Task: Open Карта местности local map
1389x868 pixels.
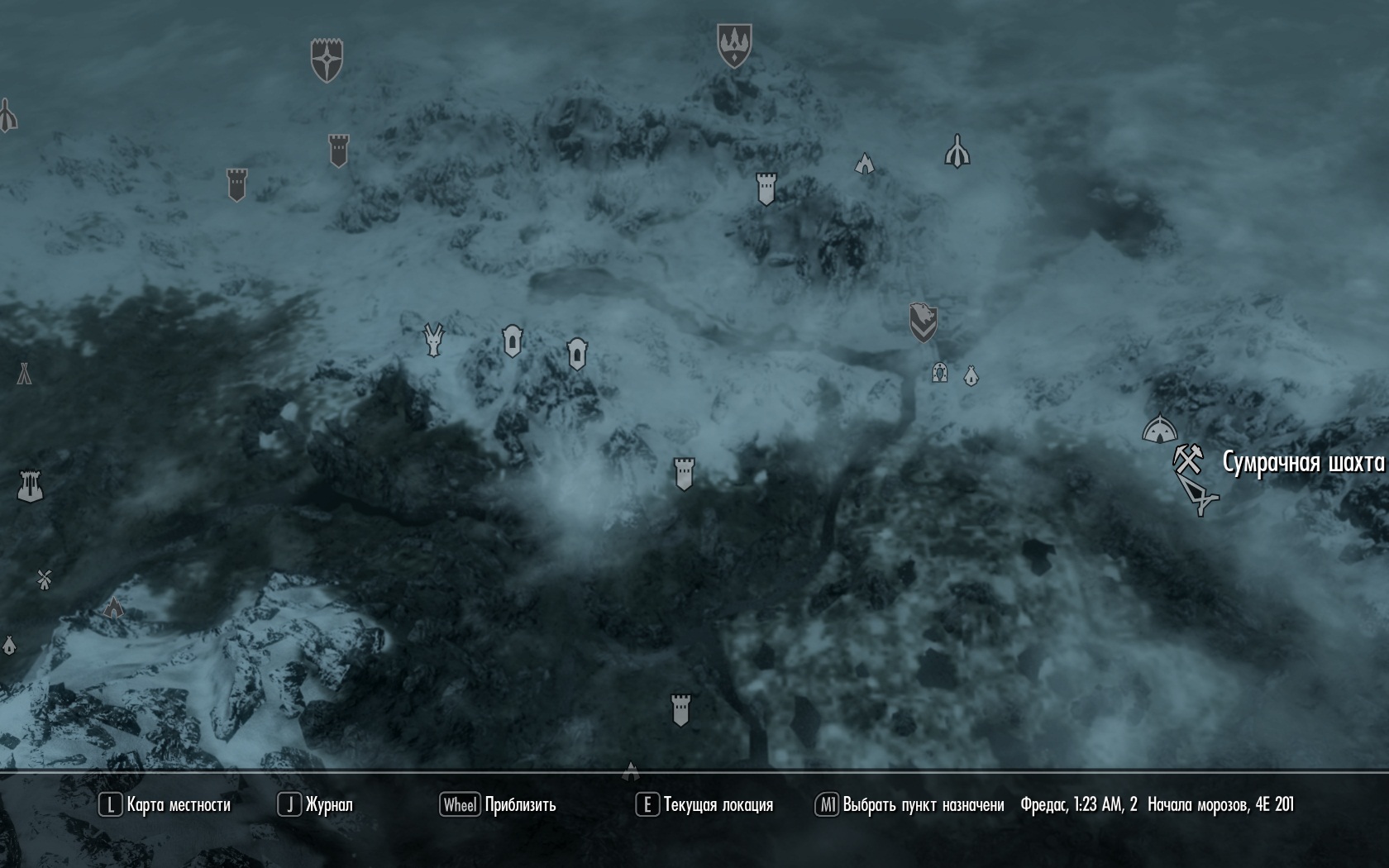Action: (x=165, y=804)
